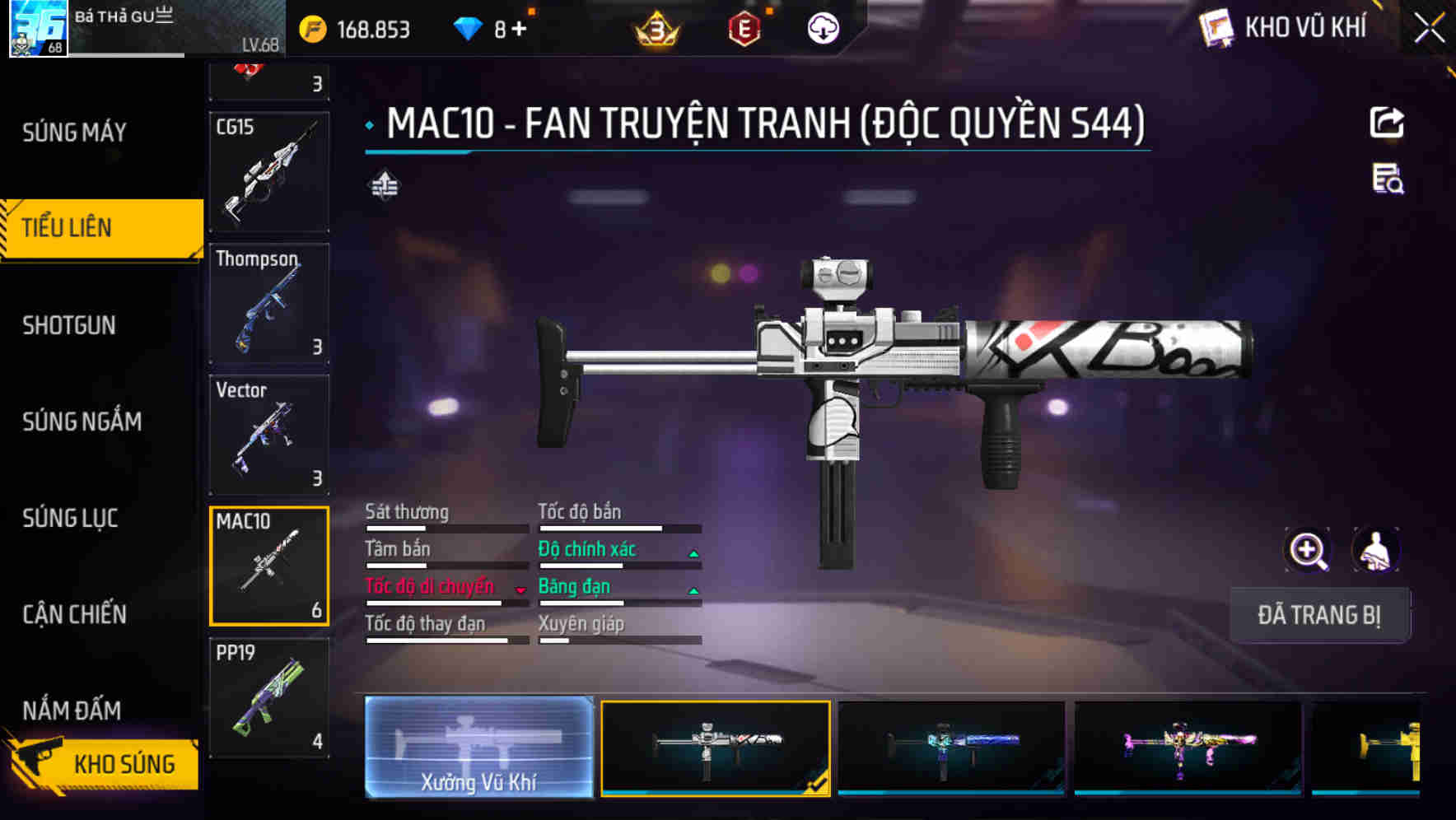The width and height of the screenshot is (1456, 820).
Task: Select the CG15 weapon tile
Action: click(x=269, y=172)
